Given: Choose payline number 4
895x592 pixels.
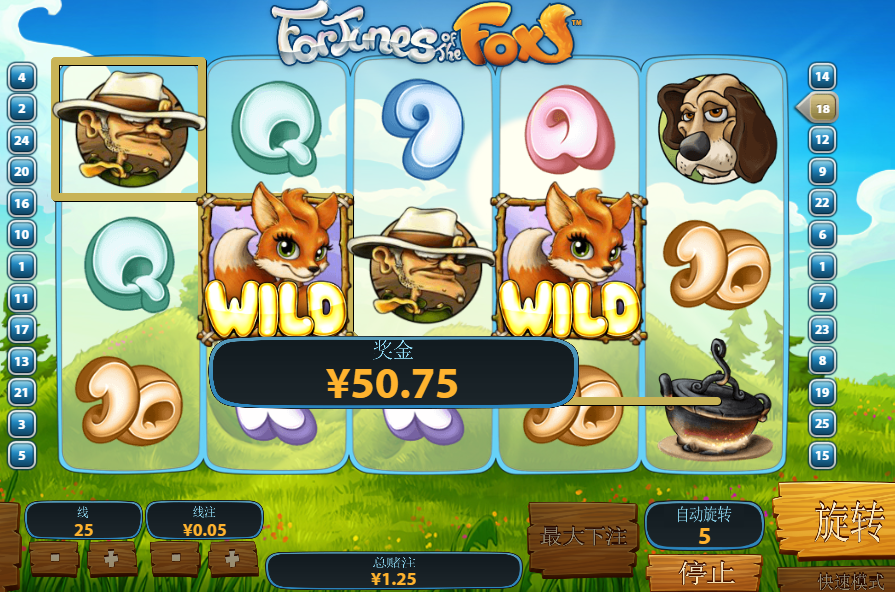Looking at the screenshot, I should [x=22, y=77].
